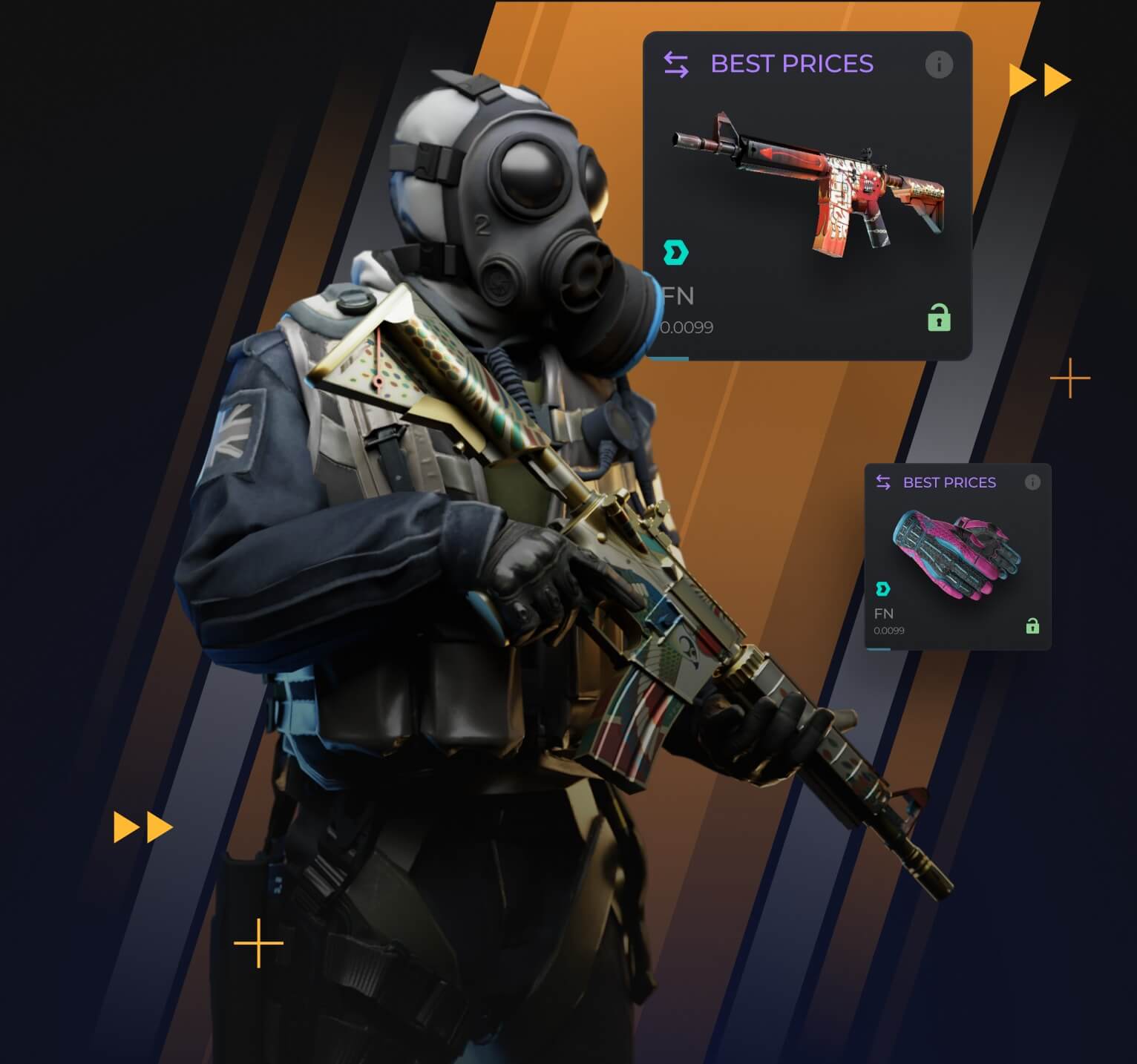
Task: Toggle the green lock on the gloves card
Action: pyautogui.click(x=1032, y=626)
